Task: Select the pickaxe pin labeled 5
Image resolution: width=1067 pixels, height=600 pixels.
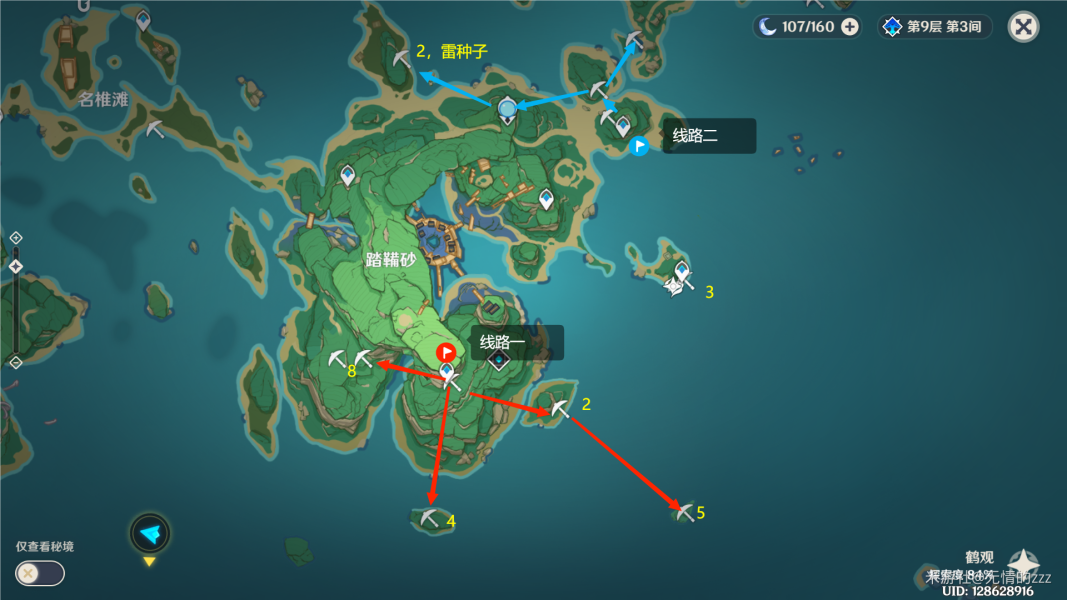Action: click(x=684, y=512)
